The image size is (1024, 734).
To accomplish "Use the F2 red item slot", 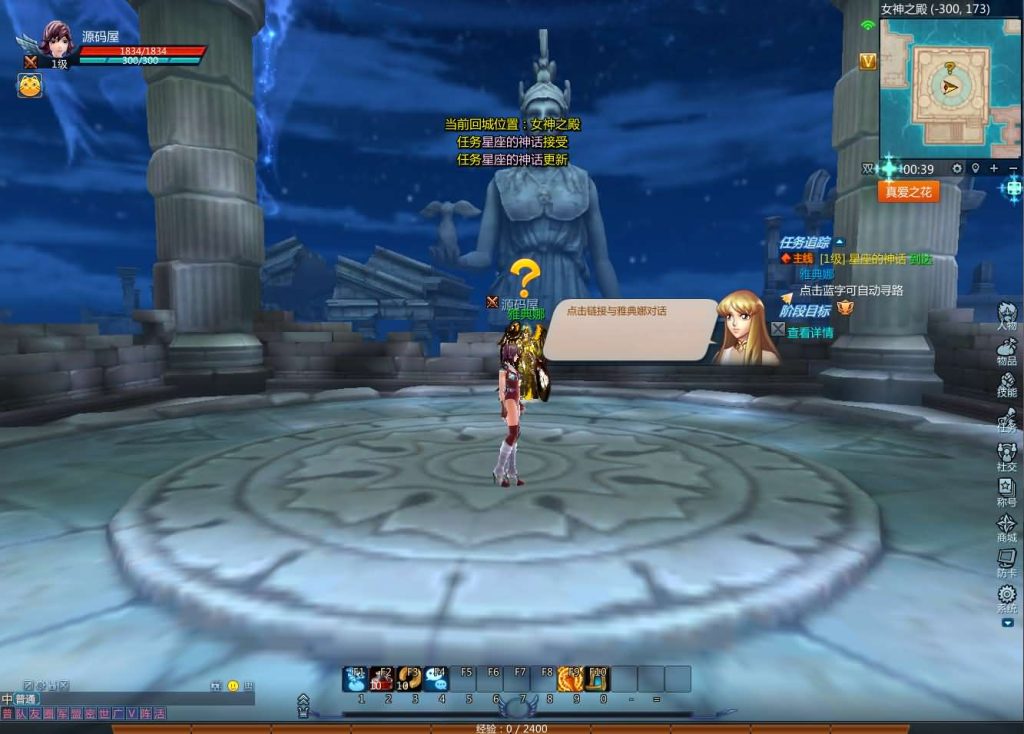I will tap(382, 680).
